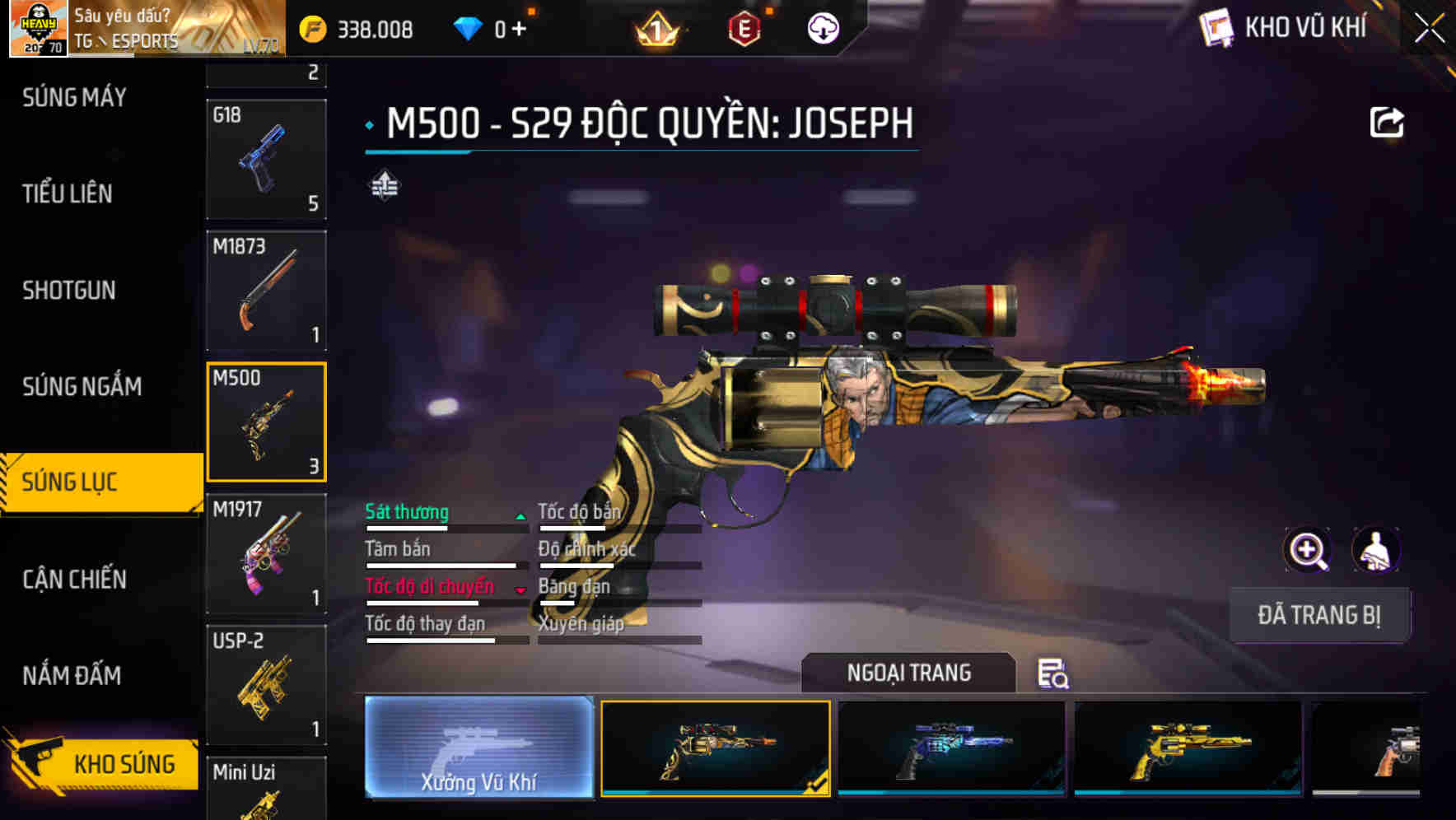The image size is (1456, 820).
Task: Click the Tốc độ di chuyển red arrow
Action: click(x=520, y=589)
